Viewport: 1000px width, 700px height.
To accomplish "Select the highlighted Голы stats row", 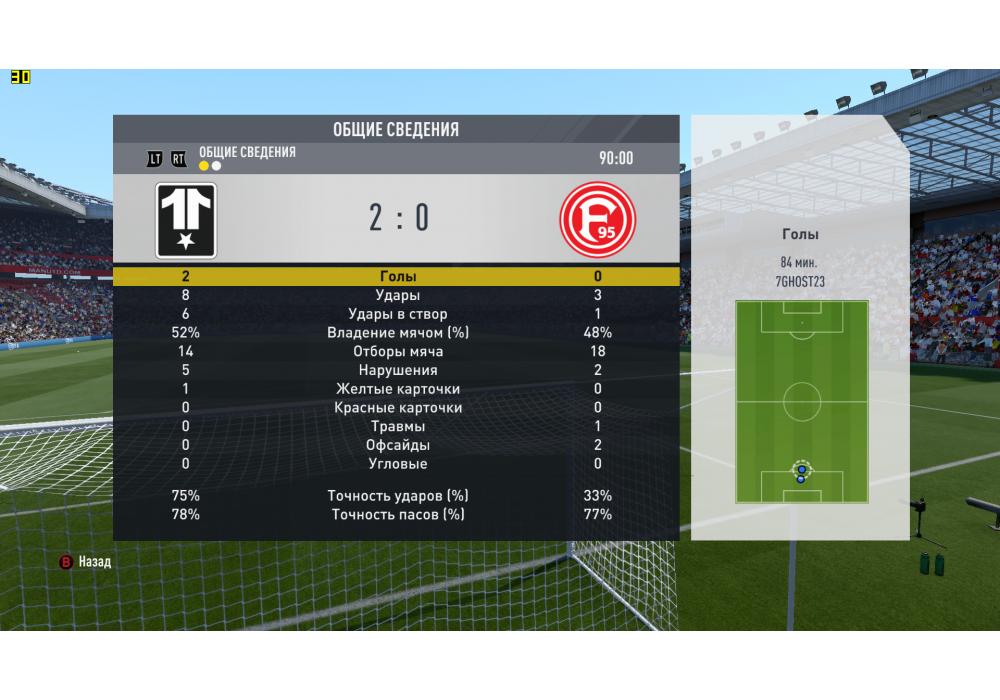I will (397, 276).
